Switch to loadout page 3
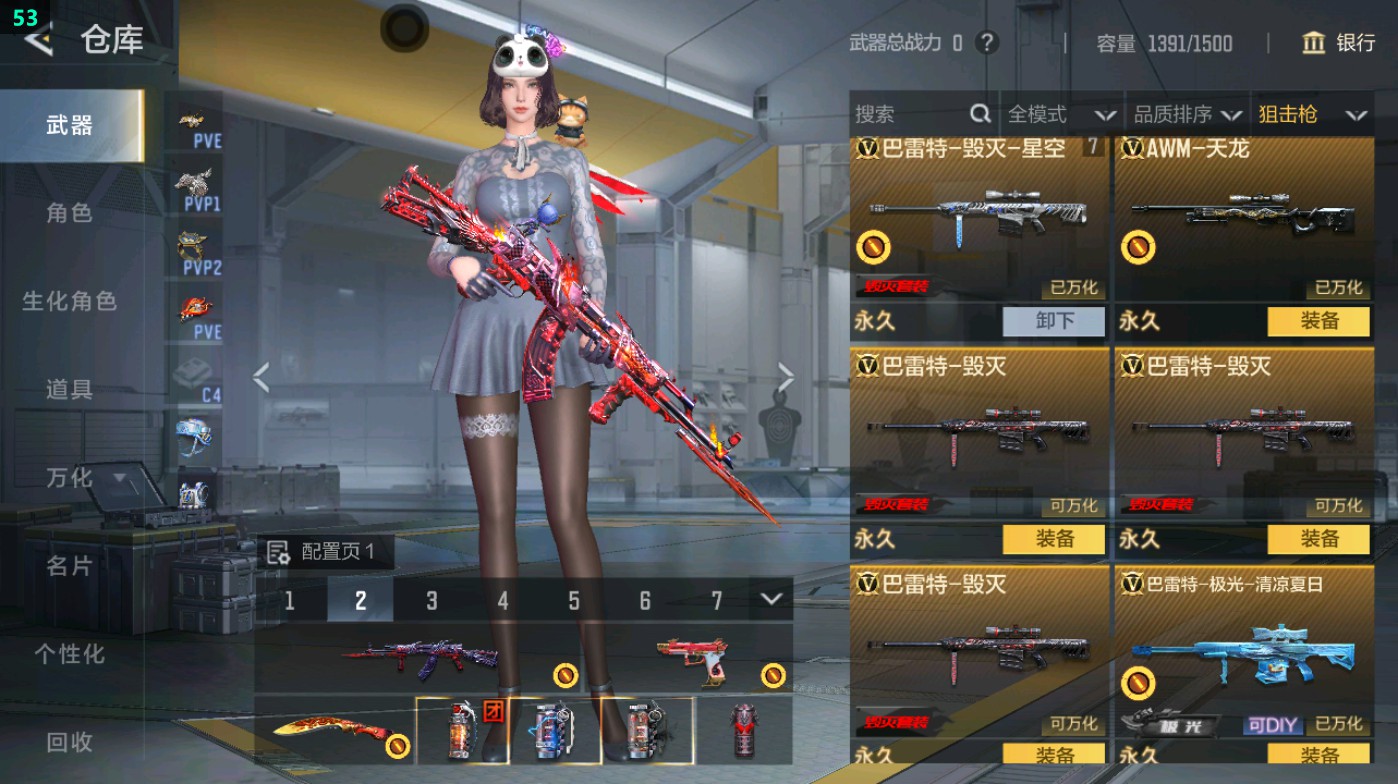The image size is (1398, 784). tap(432, 600)
